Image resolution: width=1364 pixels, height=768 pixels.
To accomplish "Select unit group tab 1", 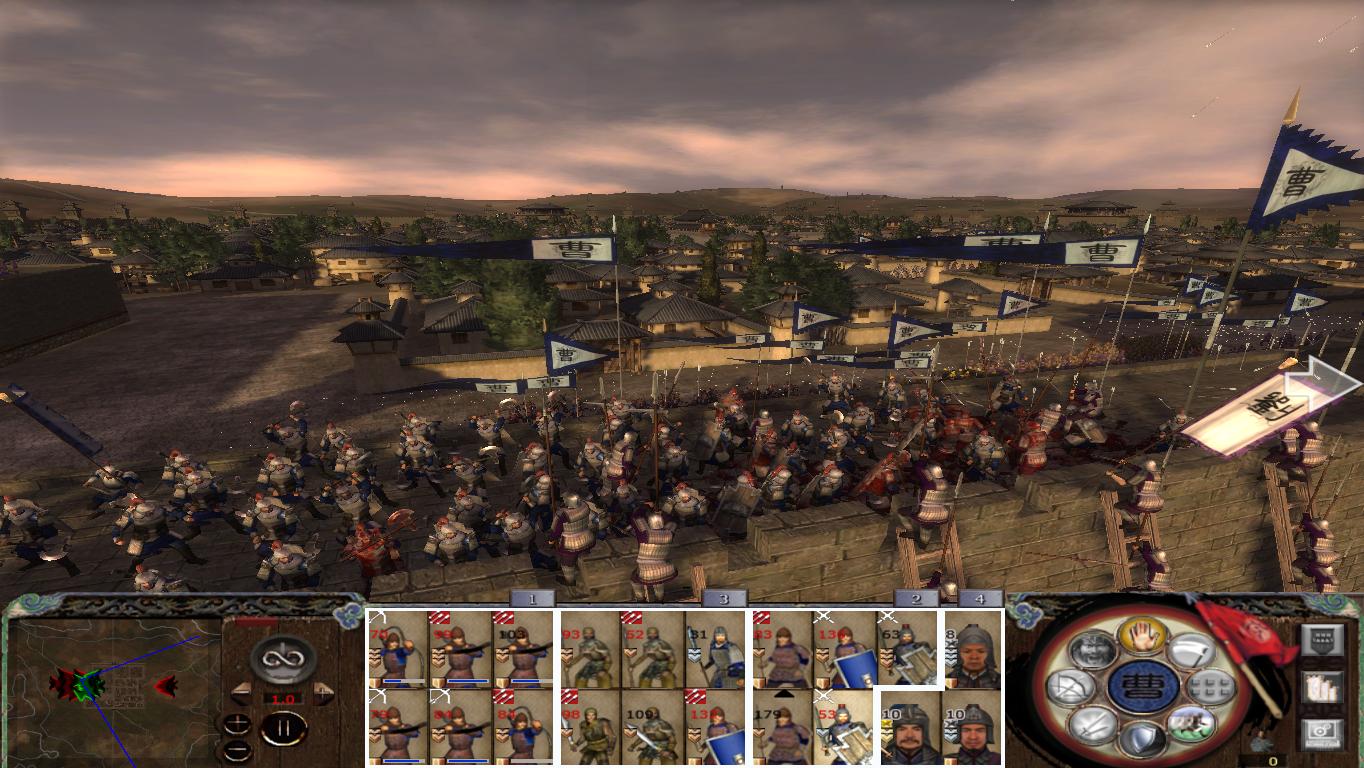I will 533,600.
